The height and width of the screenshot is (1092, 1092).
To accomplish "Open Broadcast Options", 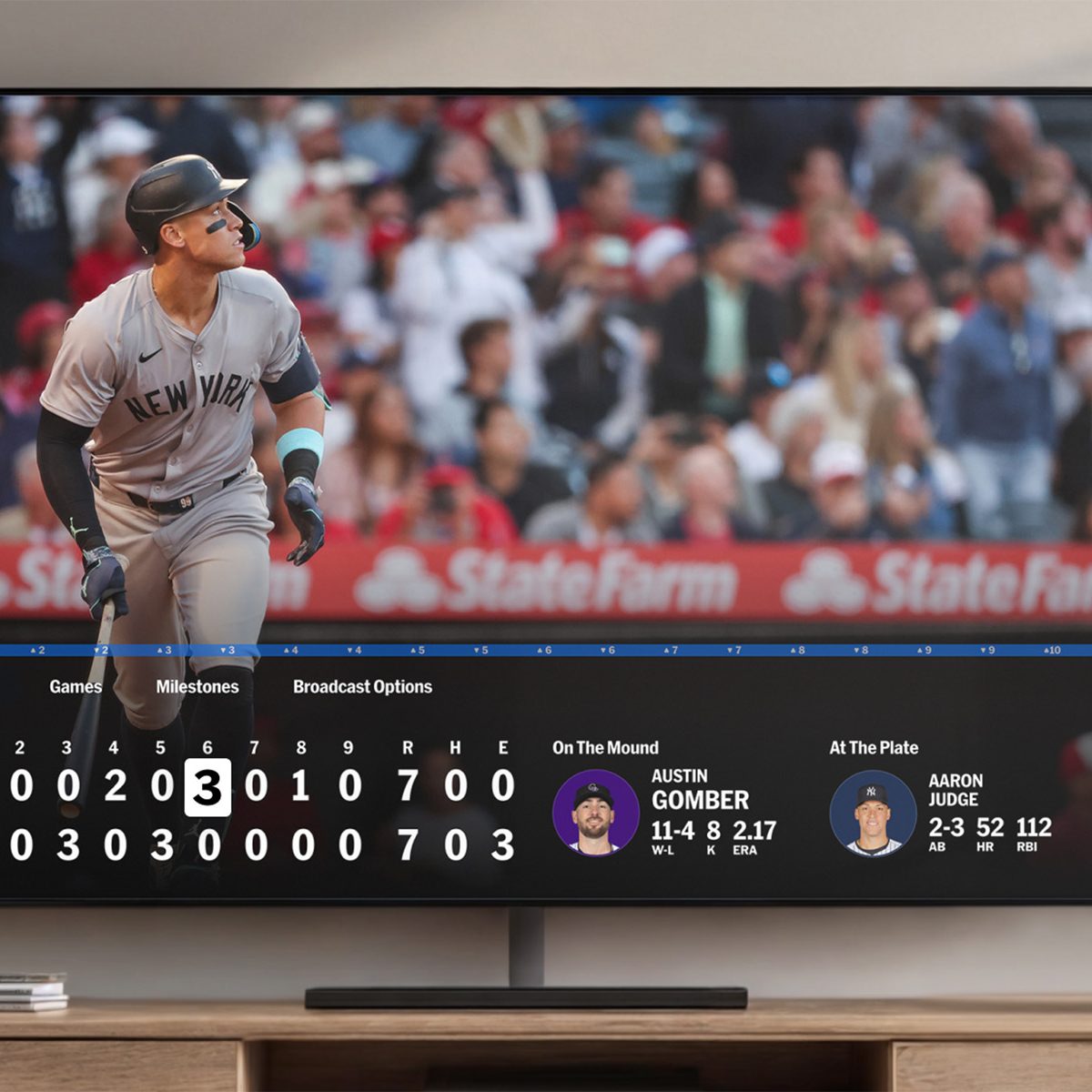I will click(362, 687).
